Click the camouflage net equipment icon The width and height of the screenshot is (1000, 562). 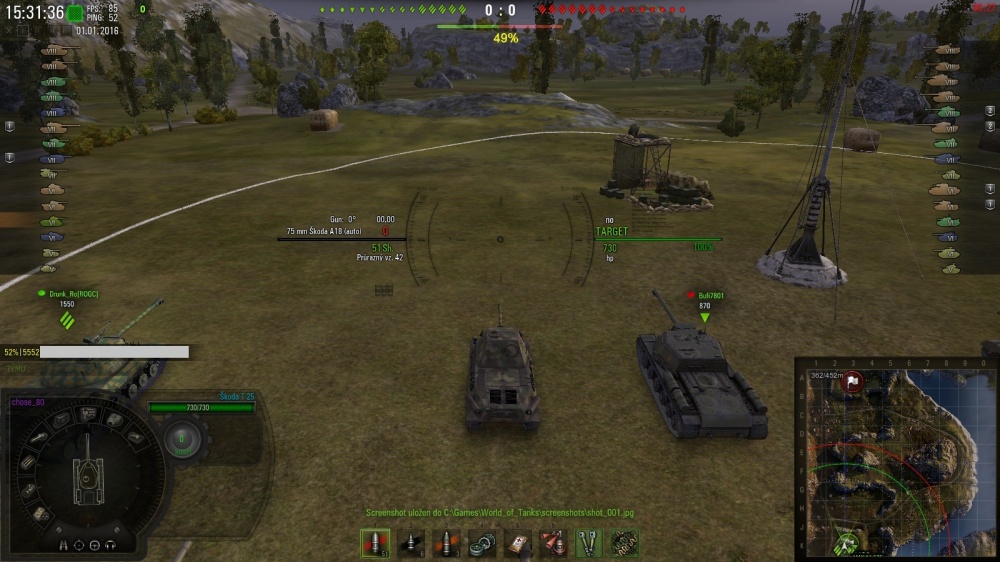pos(624,544)
